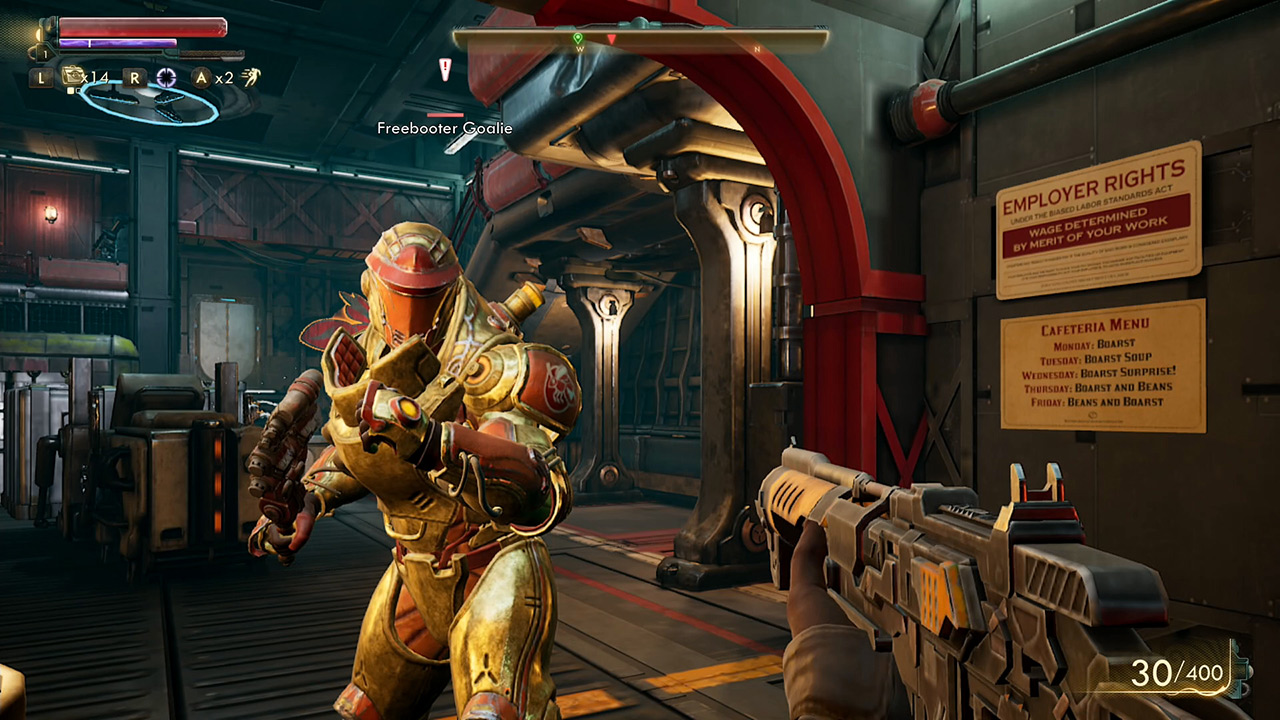Click the green waypoint marker on compass
Viewport: 1280px width, 720px height.
[578, 37]
